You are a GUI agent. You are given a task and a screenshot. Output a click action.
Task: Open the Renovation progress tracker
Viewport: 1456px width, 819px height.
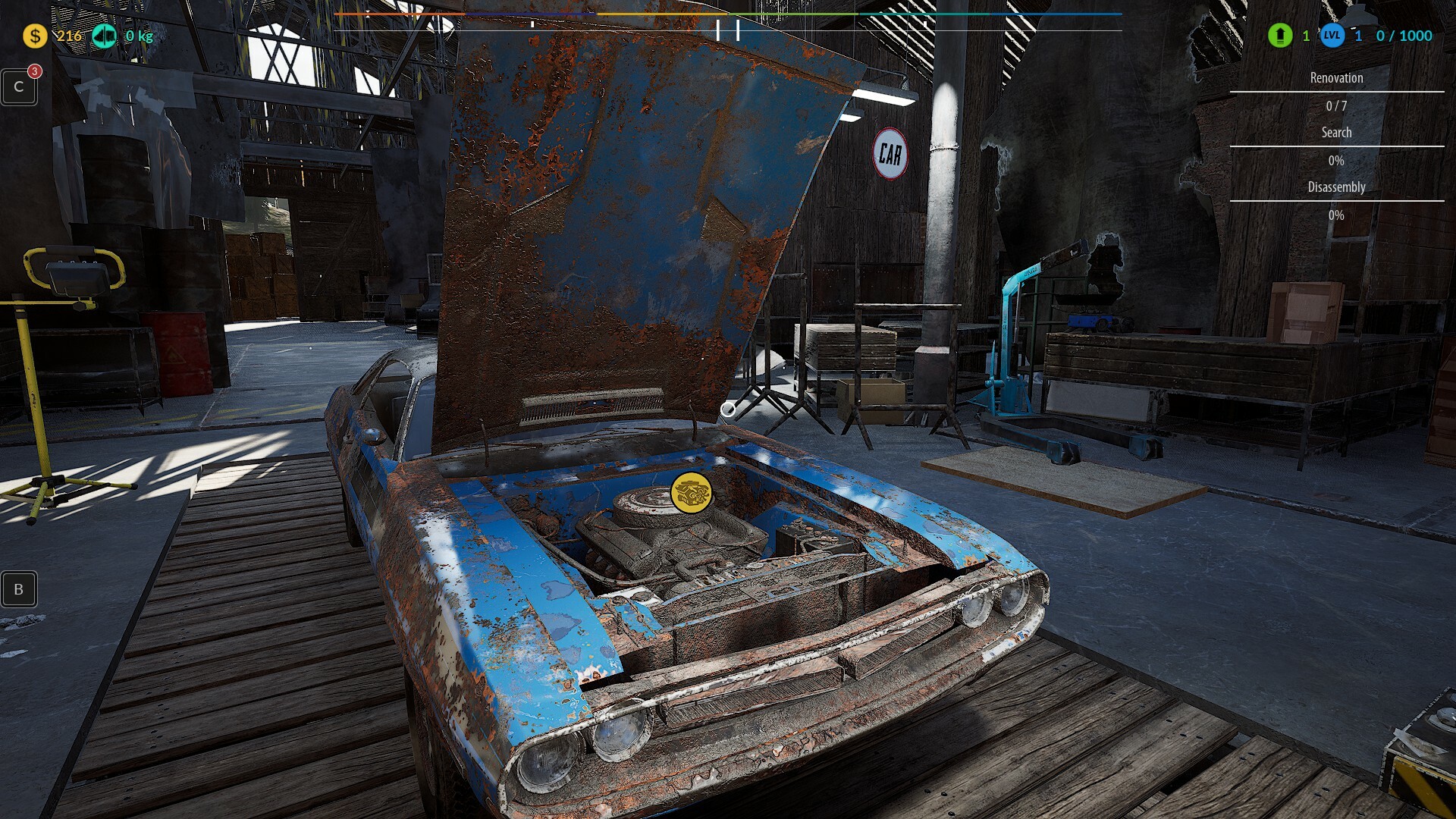pyautogui.click(x=1336, y=78)
